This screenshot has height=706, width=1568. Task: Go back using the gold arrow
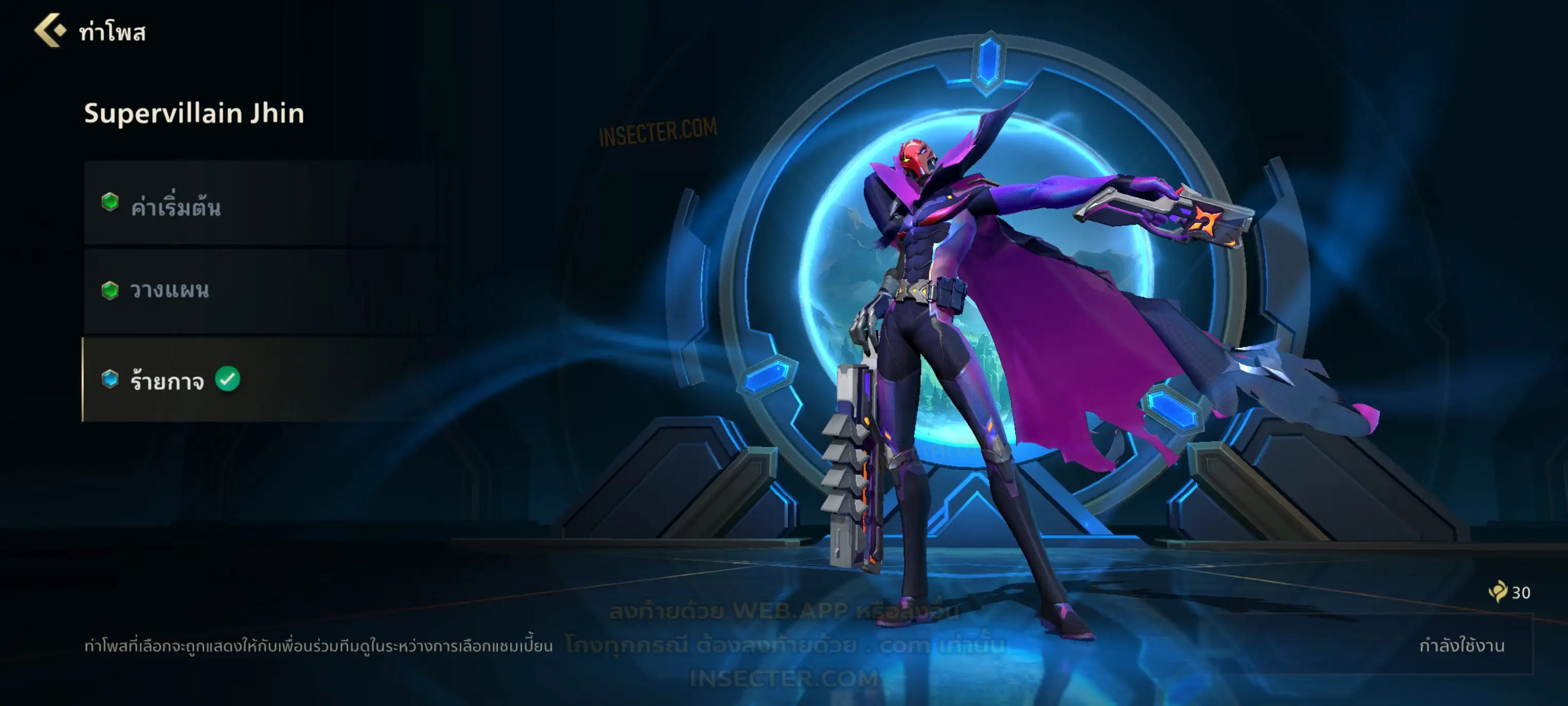pyautogui.click(x=50, y=30)
